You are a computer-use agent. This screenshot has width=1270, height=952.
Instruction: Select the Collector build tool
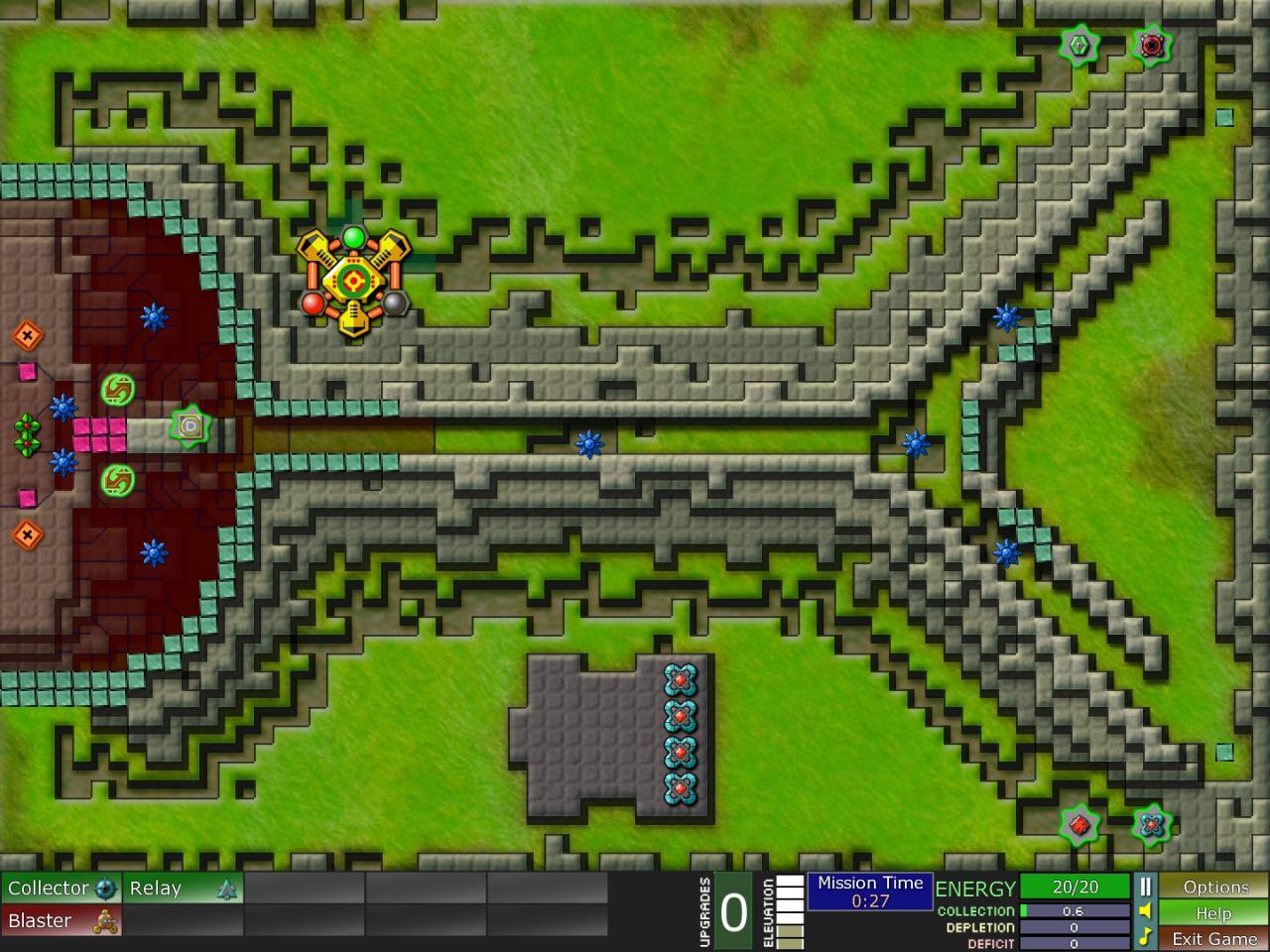click(60, 889)
